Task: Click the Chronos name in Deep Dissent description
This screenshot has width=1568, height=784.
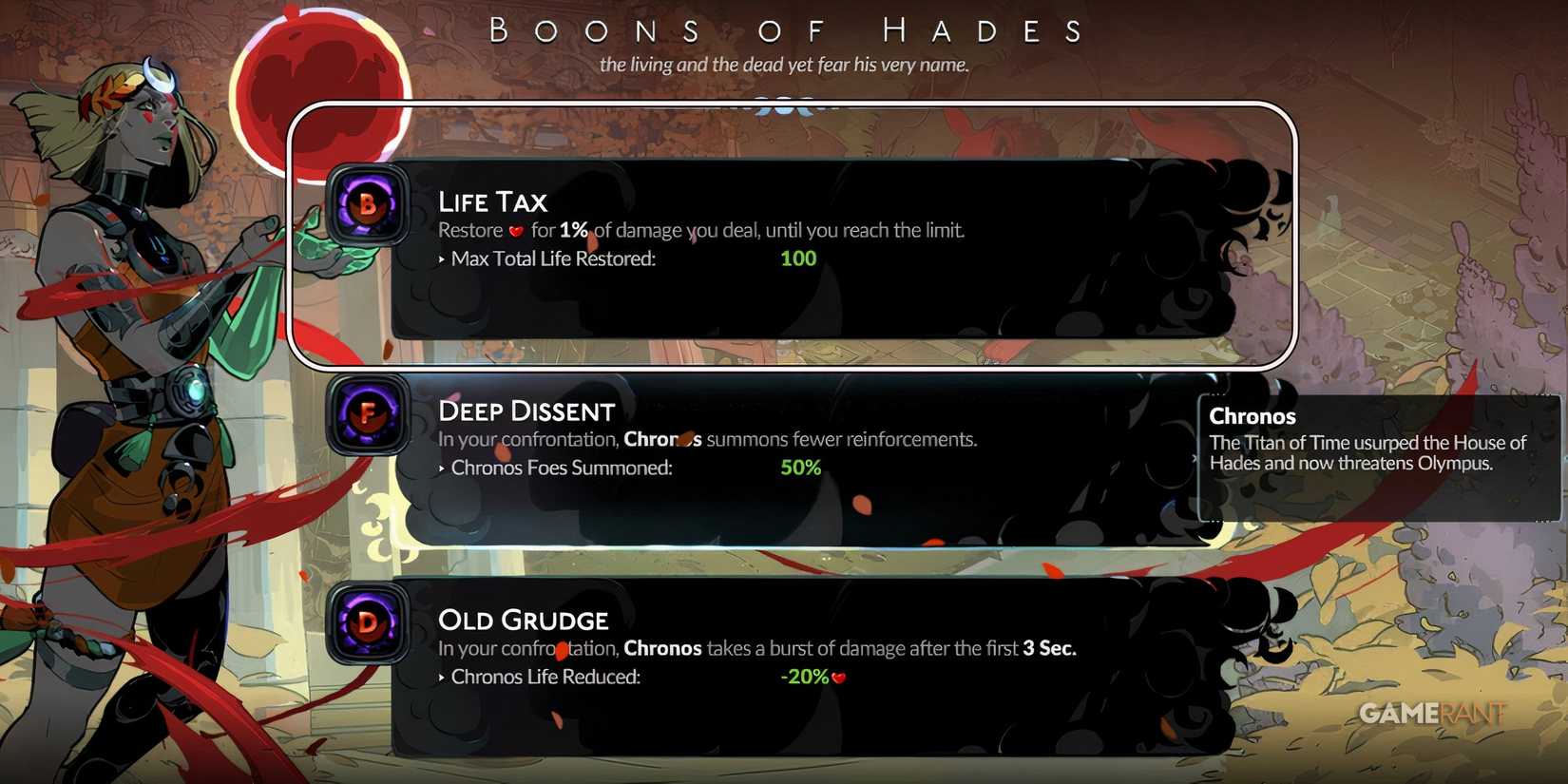Action: pos(663,439)
